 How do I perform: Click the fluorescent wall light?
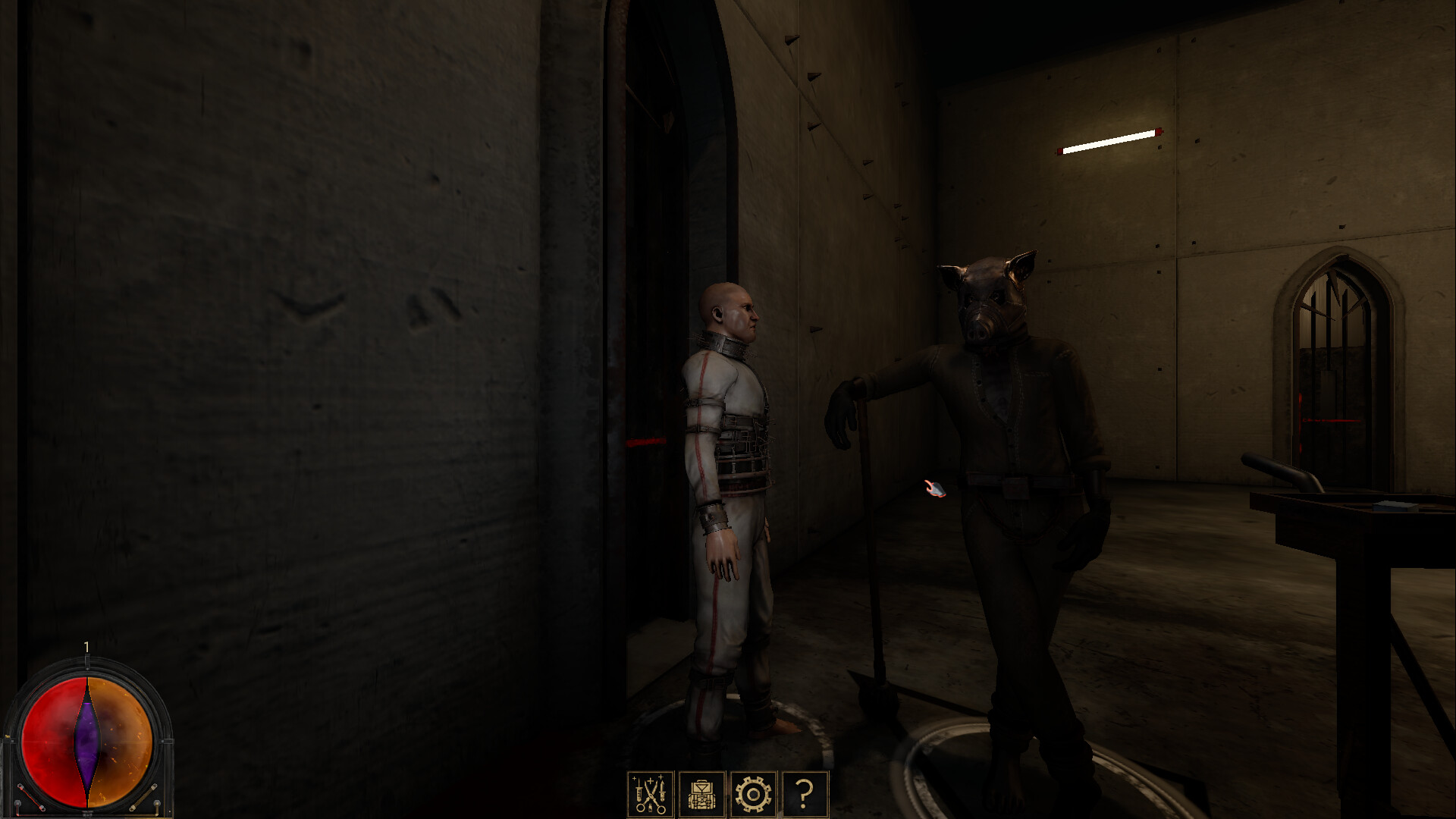coord(1109,142)
